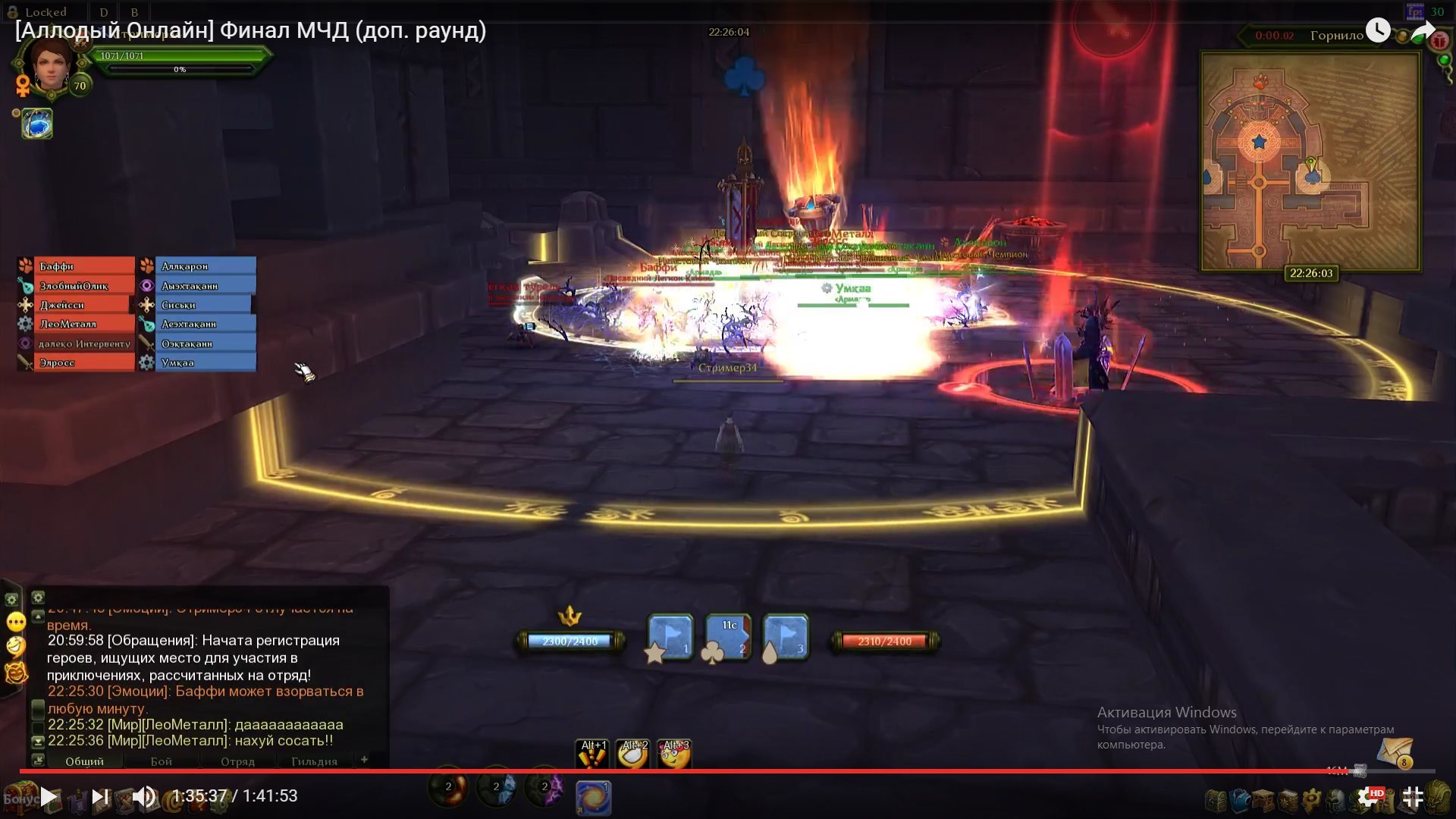Add a new chat tab with plus
Screen dimensions: 1456x819
[364, 759]
